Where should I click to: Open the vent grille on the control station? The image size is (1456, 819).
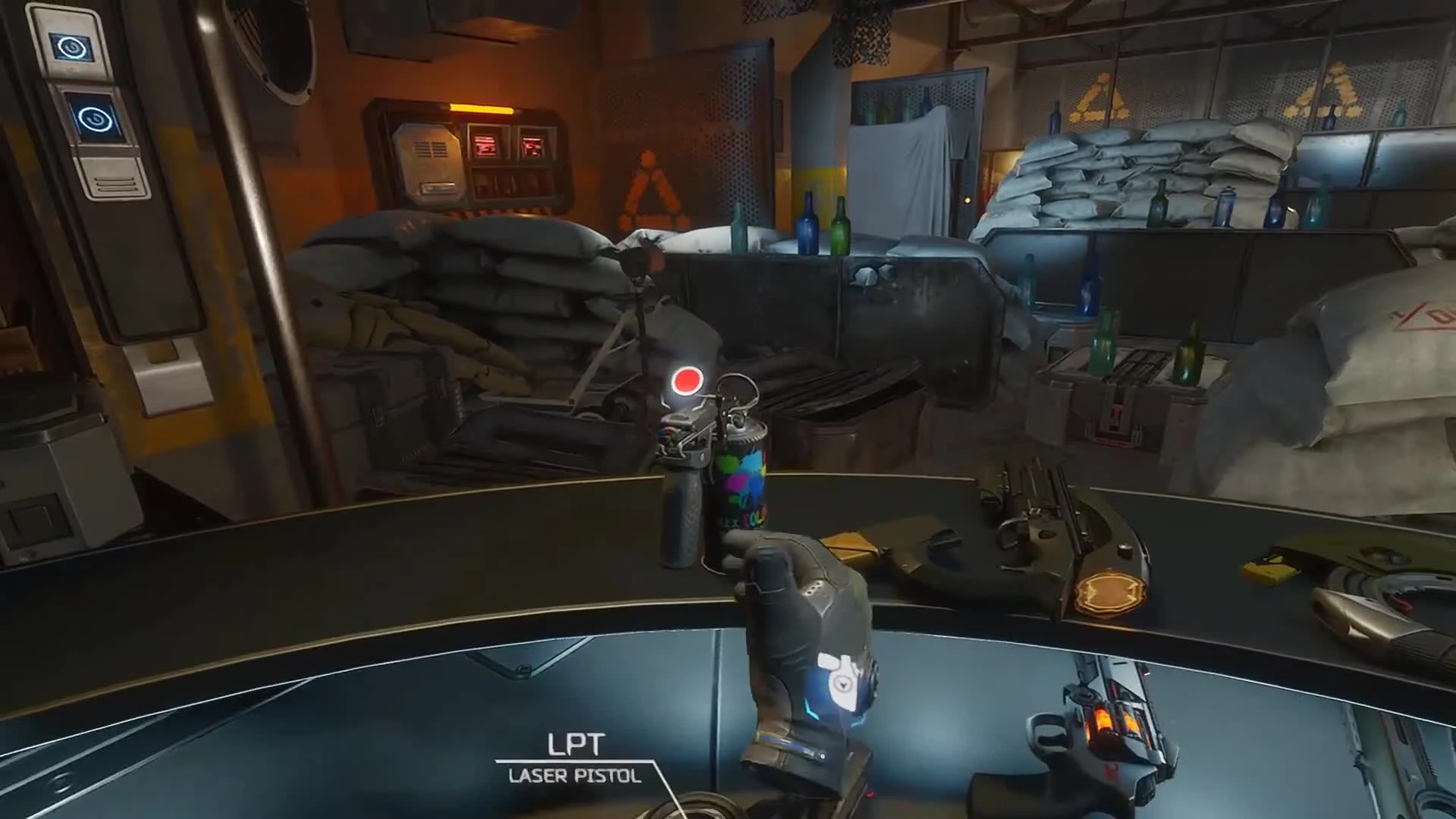[428, 148]
